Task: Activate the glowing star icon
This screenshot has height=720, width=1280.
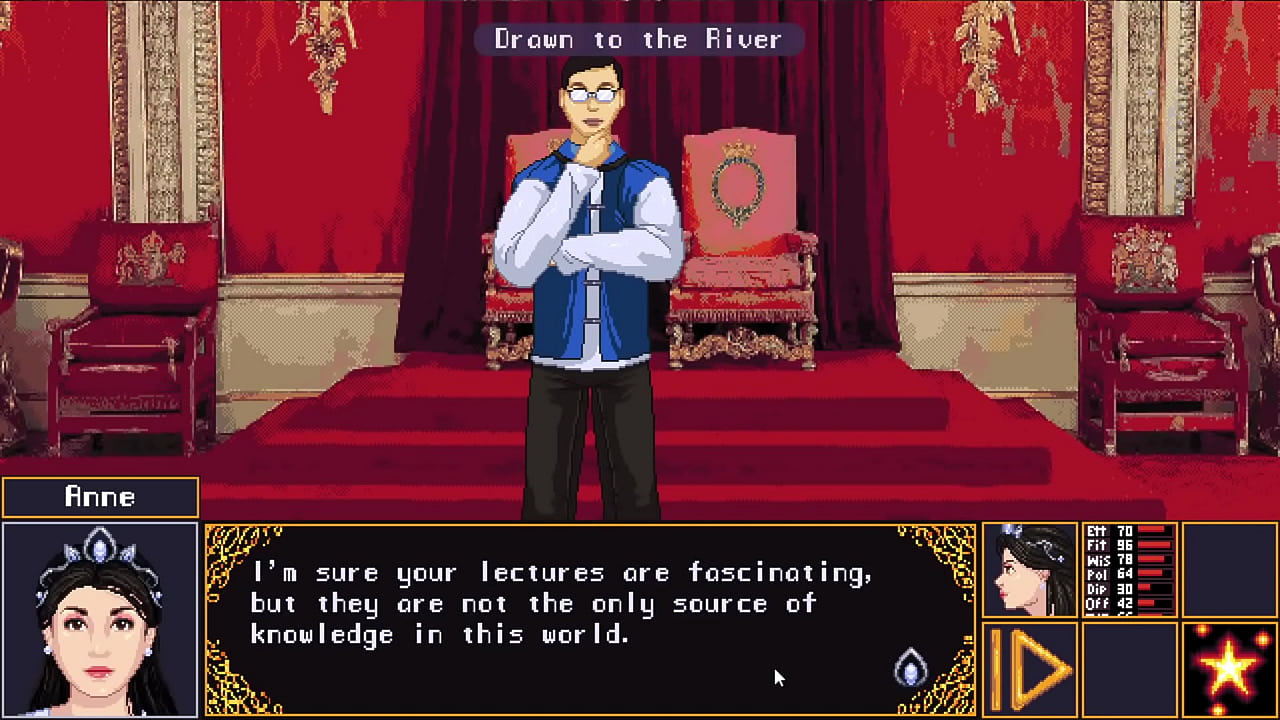Action: coord(1229,669)
